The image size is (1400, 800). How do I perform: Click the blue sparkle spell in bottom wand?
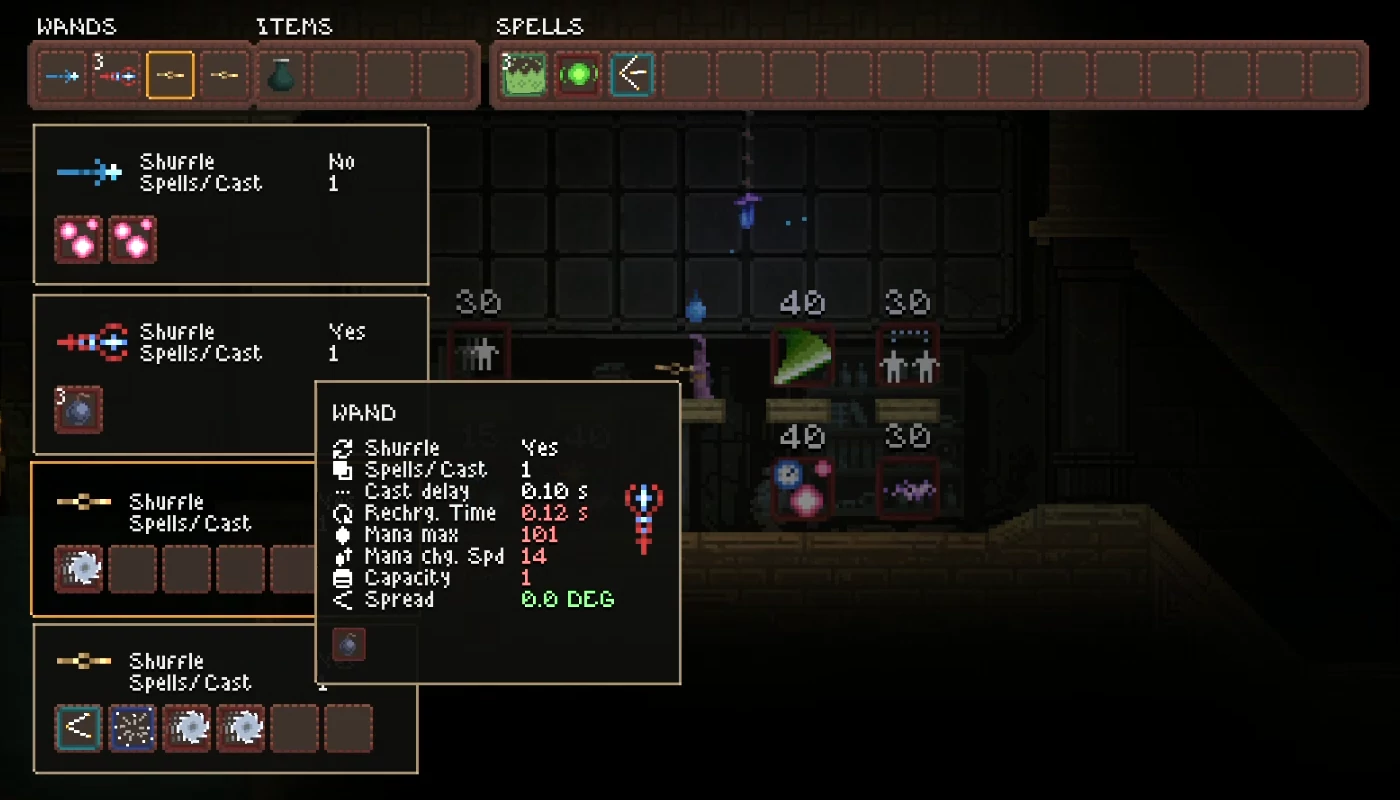pyautogui.click(x=133, y=728)
